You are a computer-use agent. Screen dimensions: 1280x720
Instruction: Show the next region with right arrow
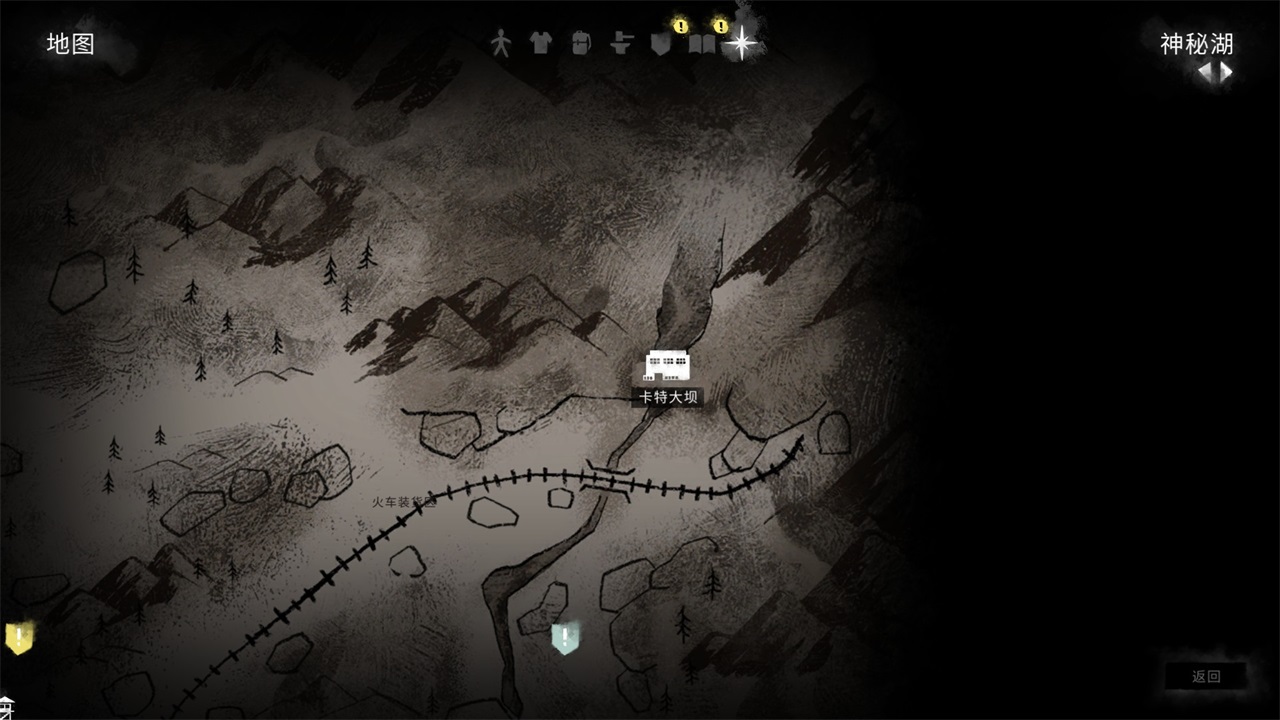pyautogui.click(x=1225, y=72)
